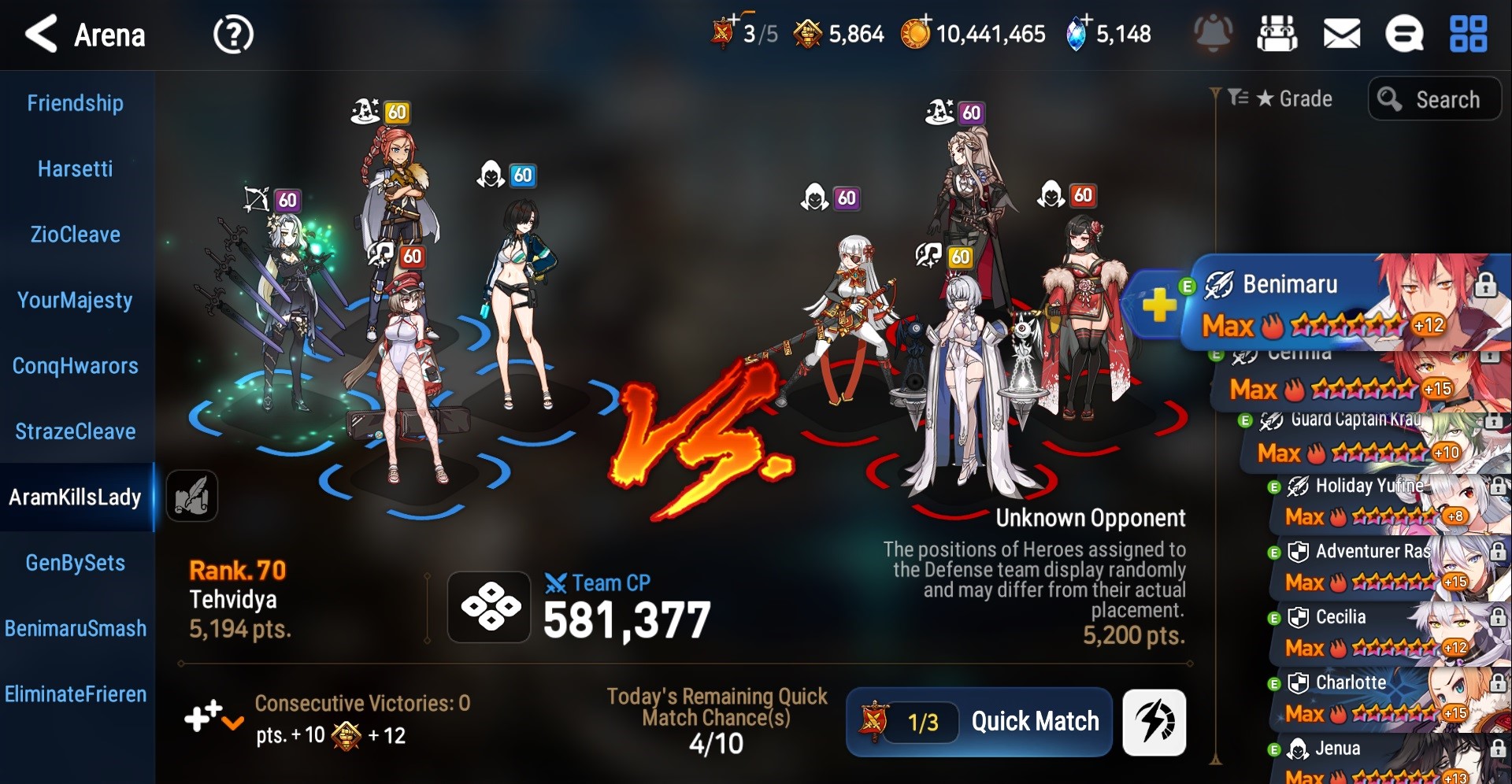Select the Harsetti team preset
Image resolution: width=1512 pixels, height=784 pixels.
click(76, 169)
